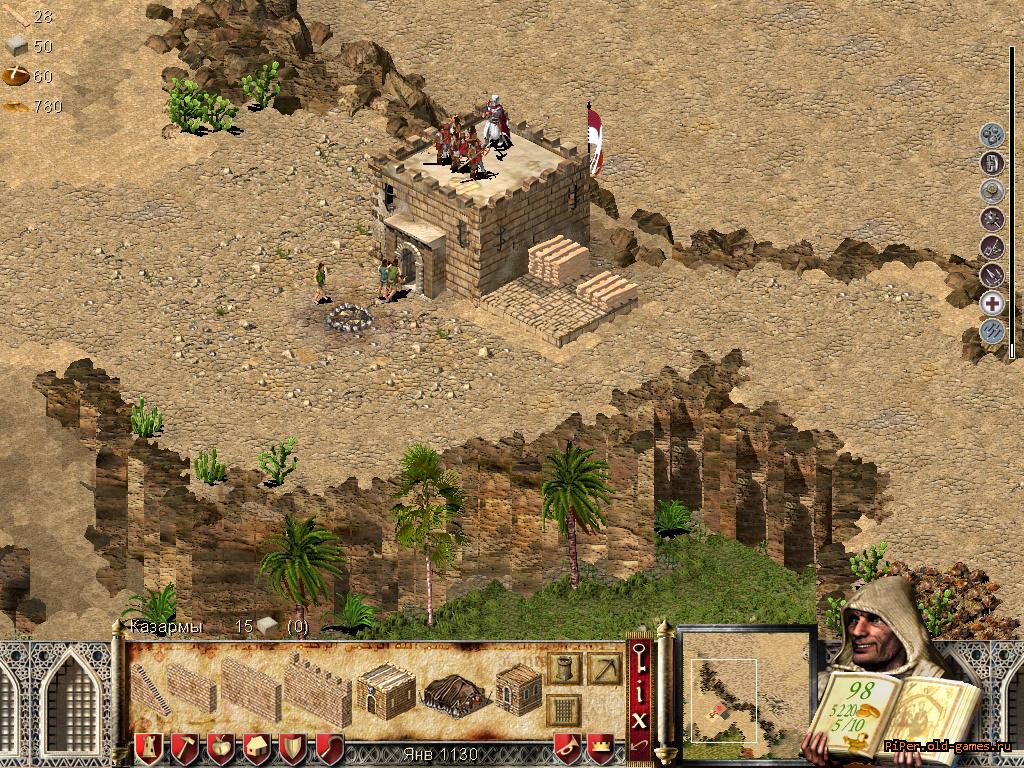This screenshot has height=768, width=1024.
Task: Click the crown shield button
Action: click(x=600, y=748)
